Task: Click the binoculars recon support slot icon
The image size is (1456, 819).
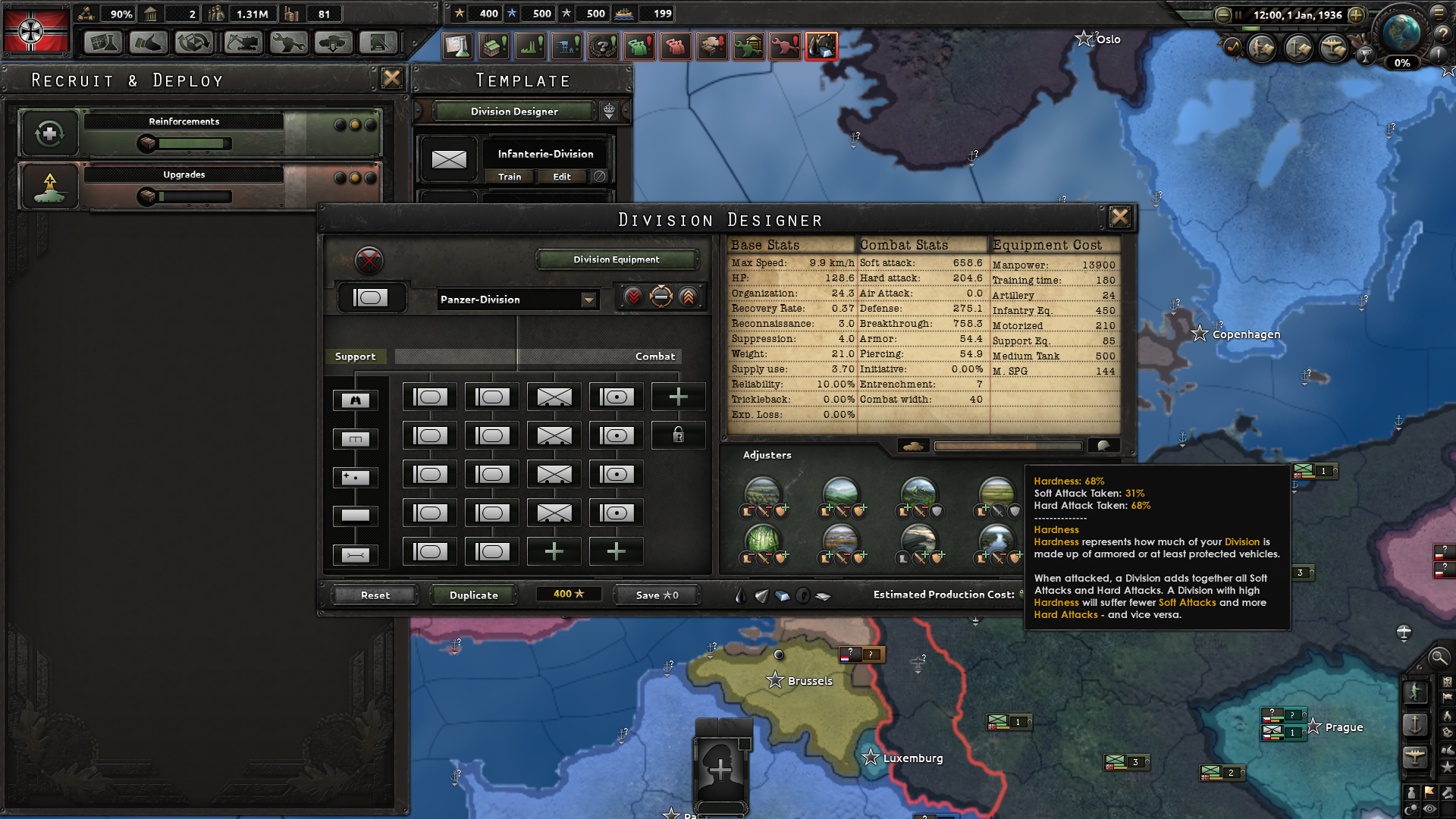Action: pos(355,400)
